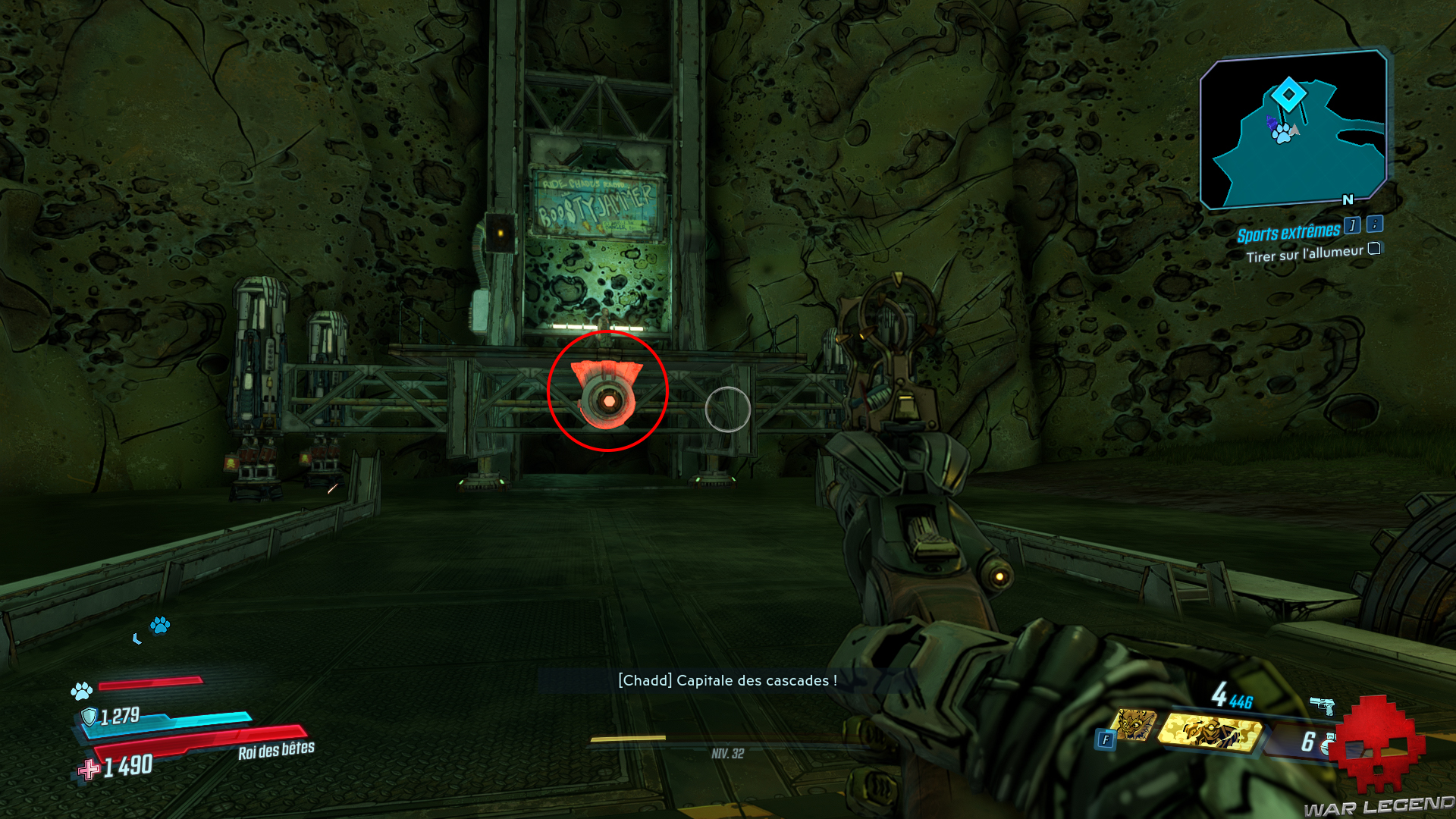Click the N compass letter on the minimap
1456x819 pixels.
click(x=1348, y=199)
